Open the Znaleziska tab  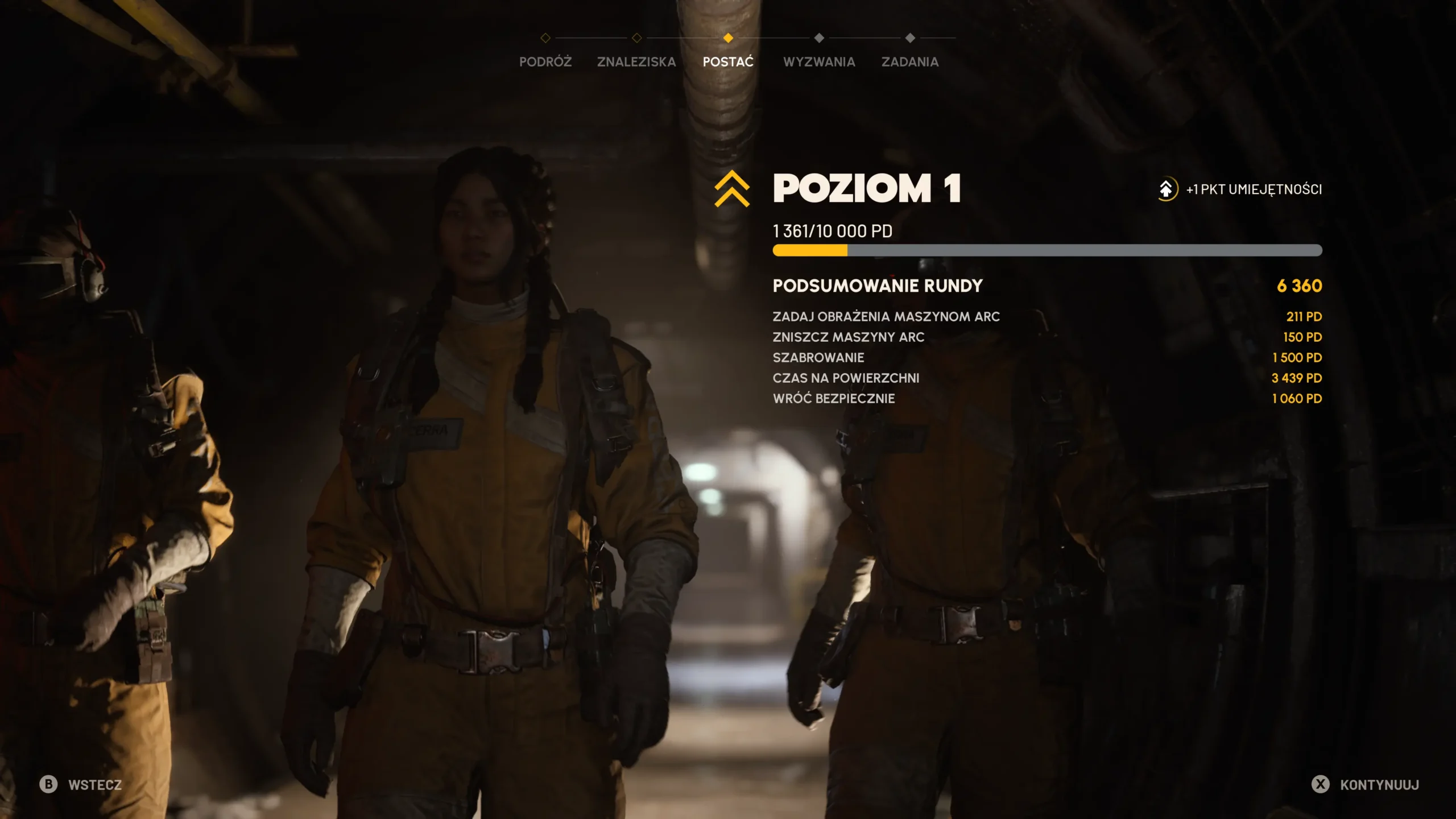pos(636,61)
